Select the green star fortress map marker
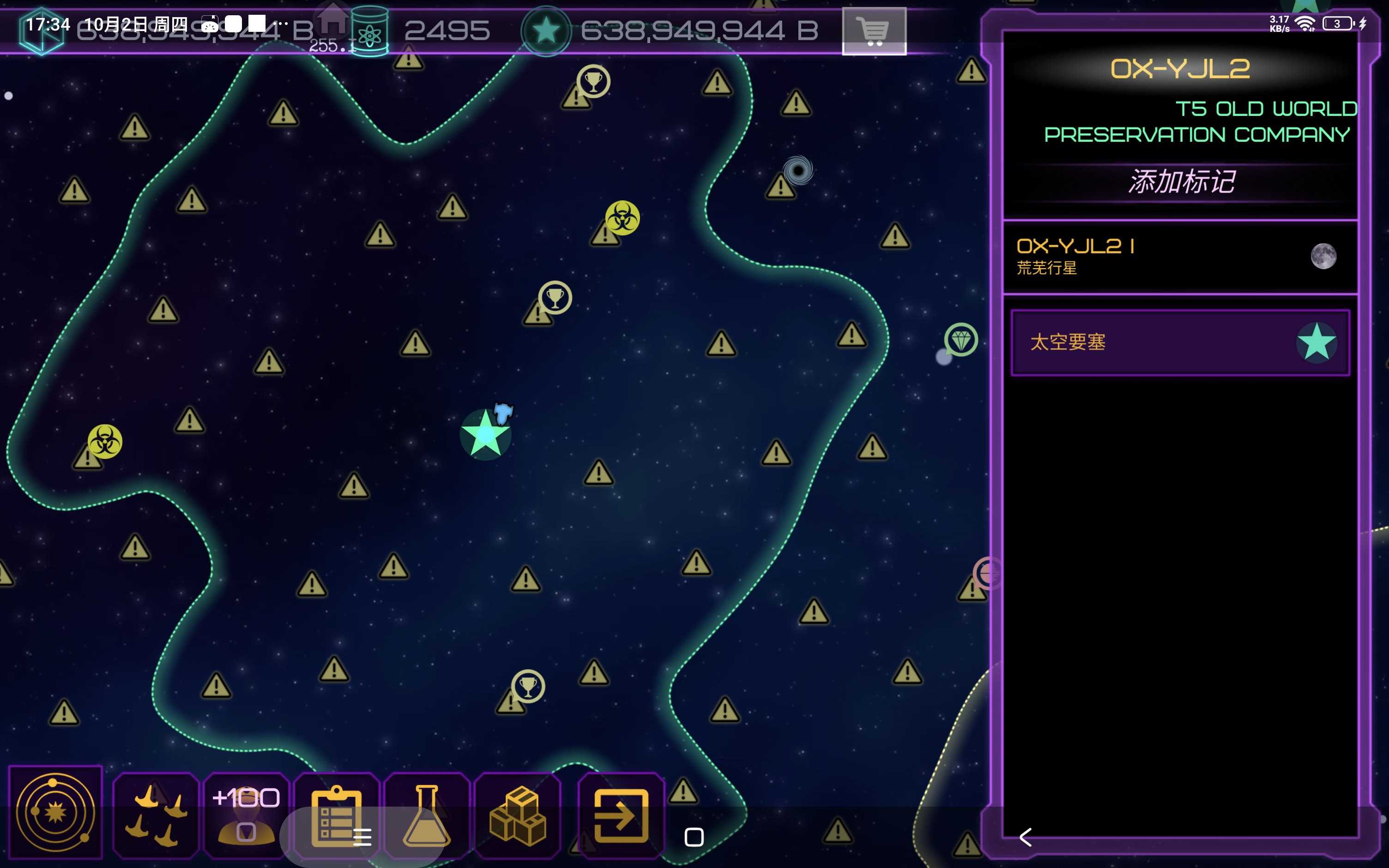The height and width of the screenshot is (868, 1389). [485, 434]
